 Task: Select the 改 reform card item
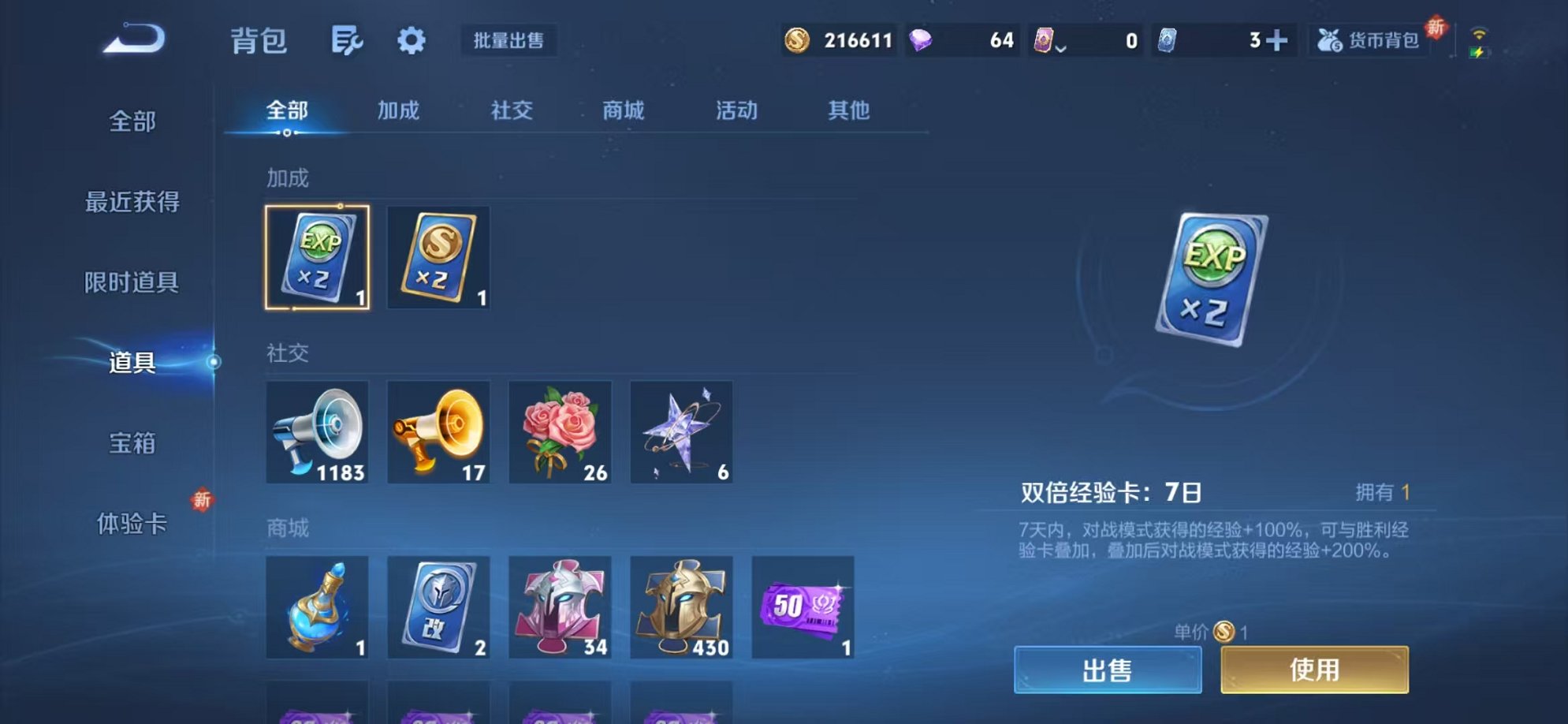coord(438,608)
